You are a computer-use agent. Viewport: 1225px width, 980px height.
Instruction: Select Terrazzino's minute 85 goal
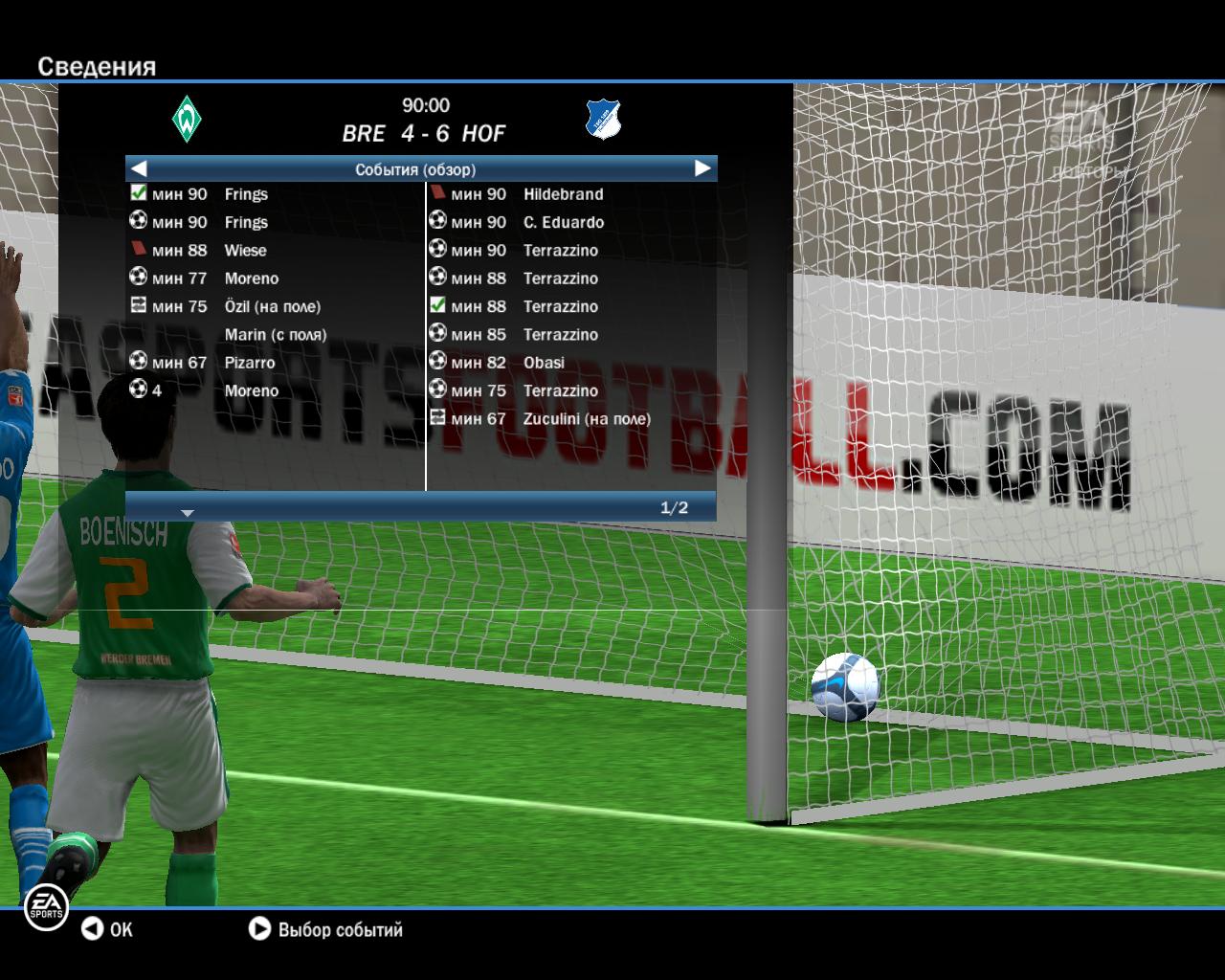point(560,335)
